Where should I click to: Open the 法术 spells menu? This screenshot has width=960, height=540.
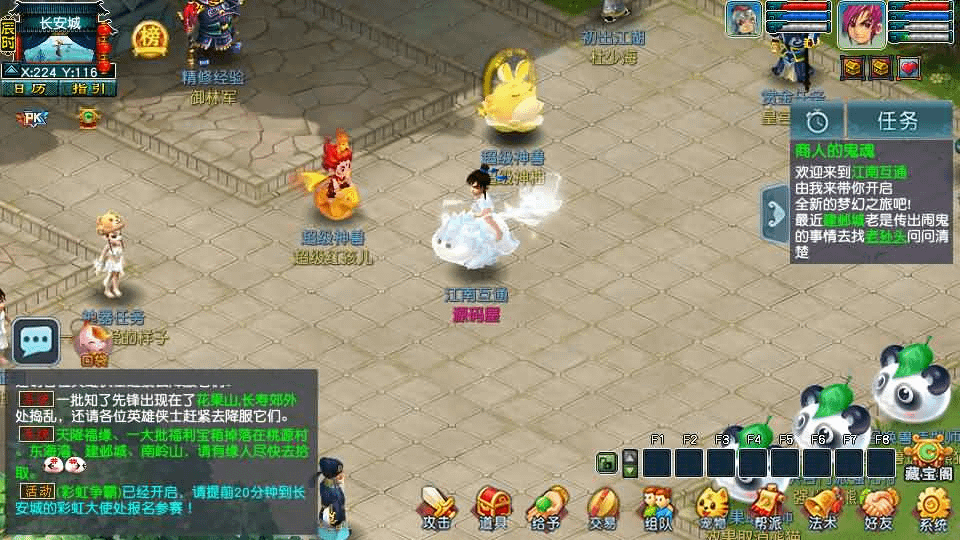pyautogui.click(x=822, y=507)
